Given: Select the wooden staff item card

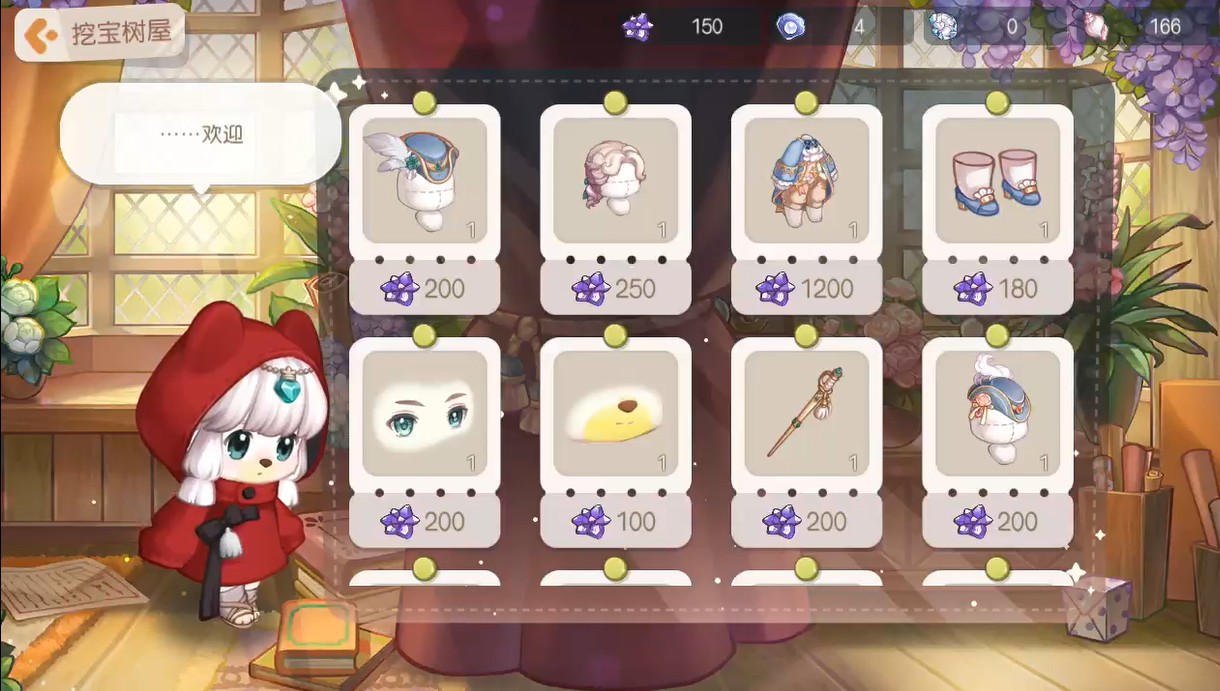Looking at the screenshot, I should pyautogui.click(x=806, y=413).
